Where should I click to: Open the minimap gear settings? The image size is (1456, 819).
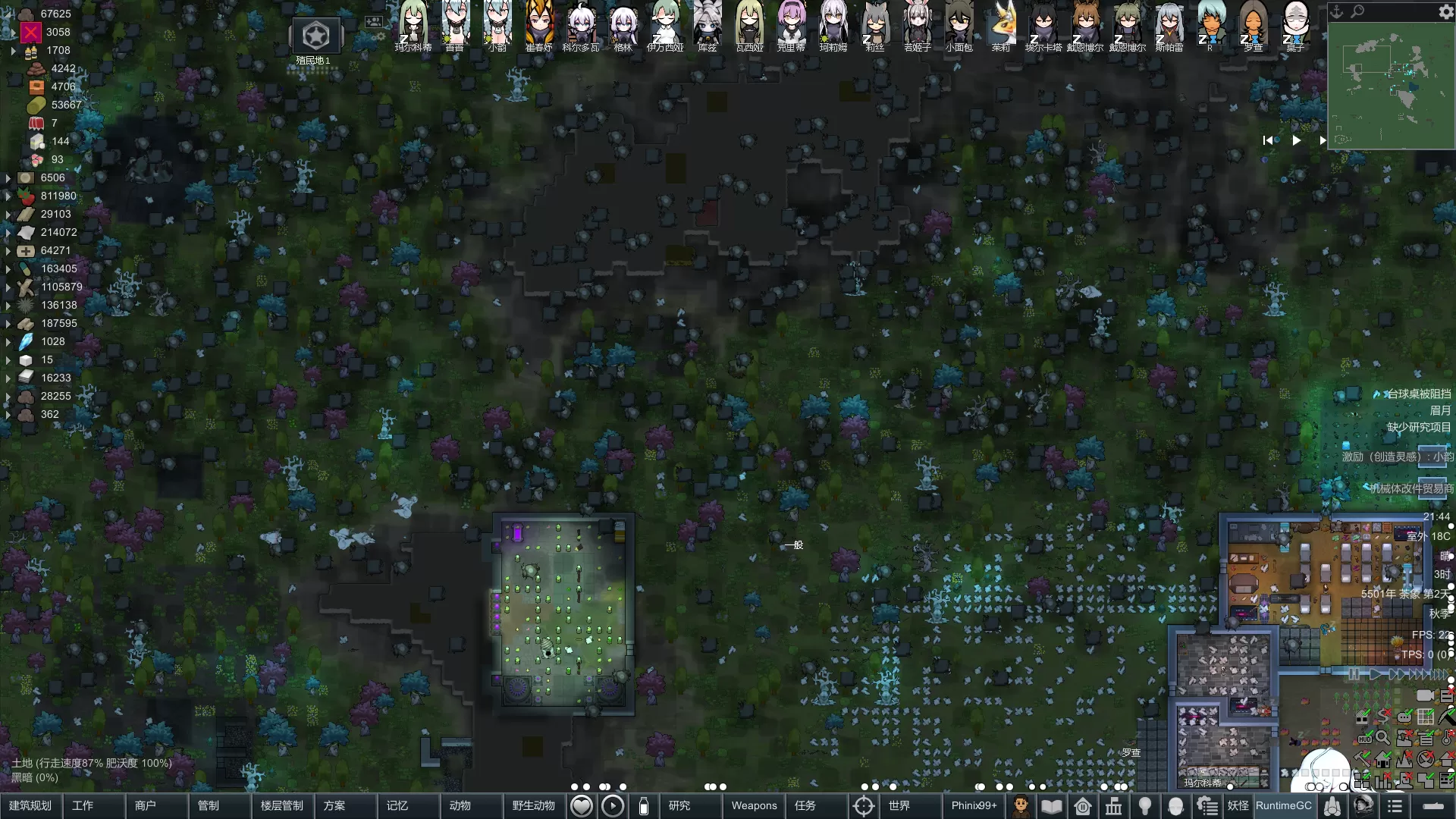1445,12
